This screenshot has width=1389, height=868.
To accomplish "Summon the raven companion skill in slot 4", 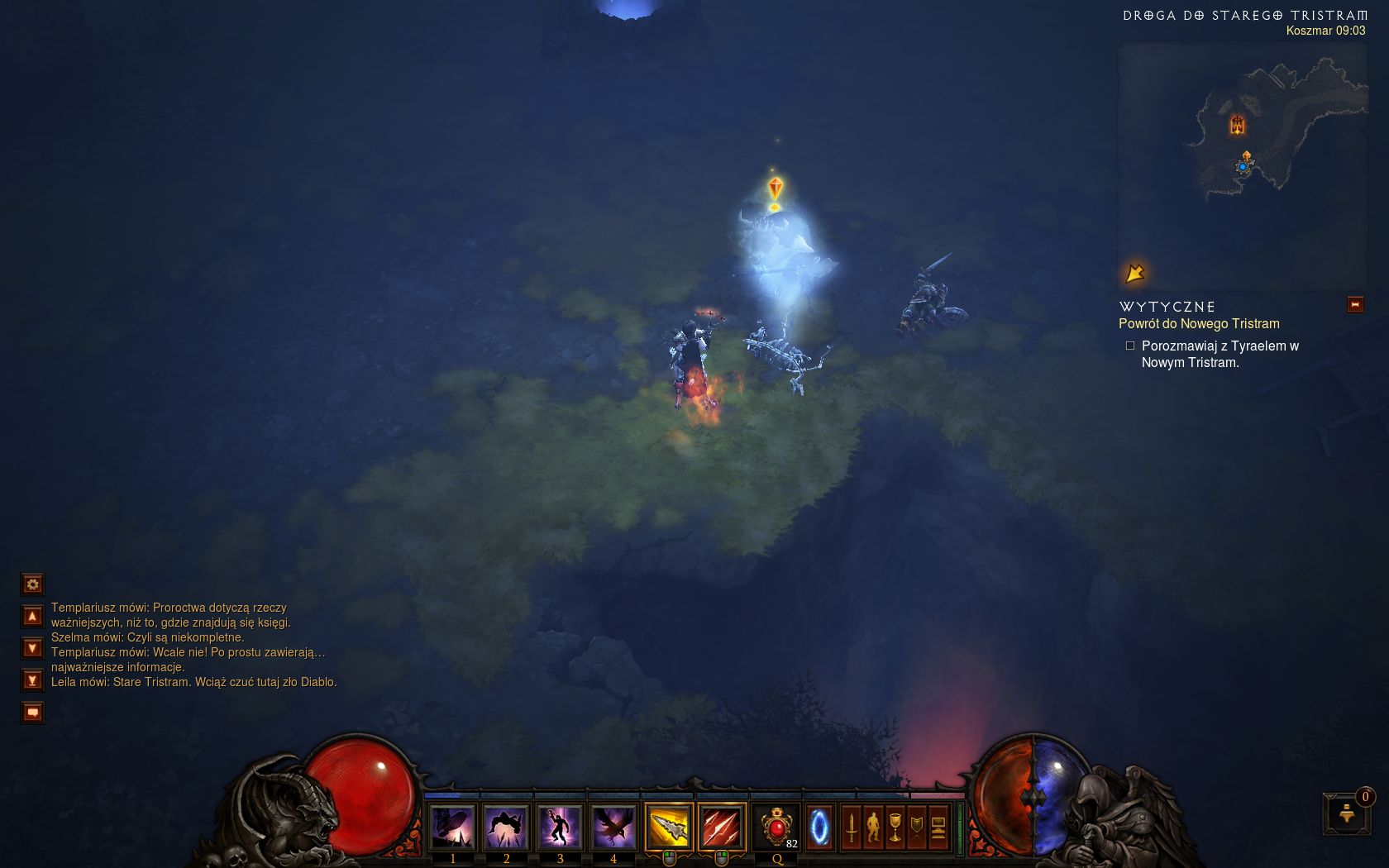I will [x=613, y=827].
